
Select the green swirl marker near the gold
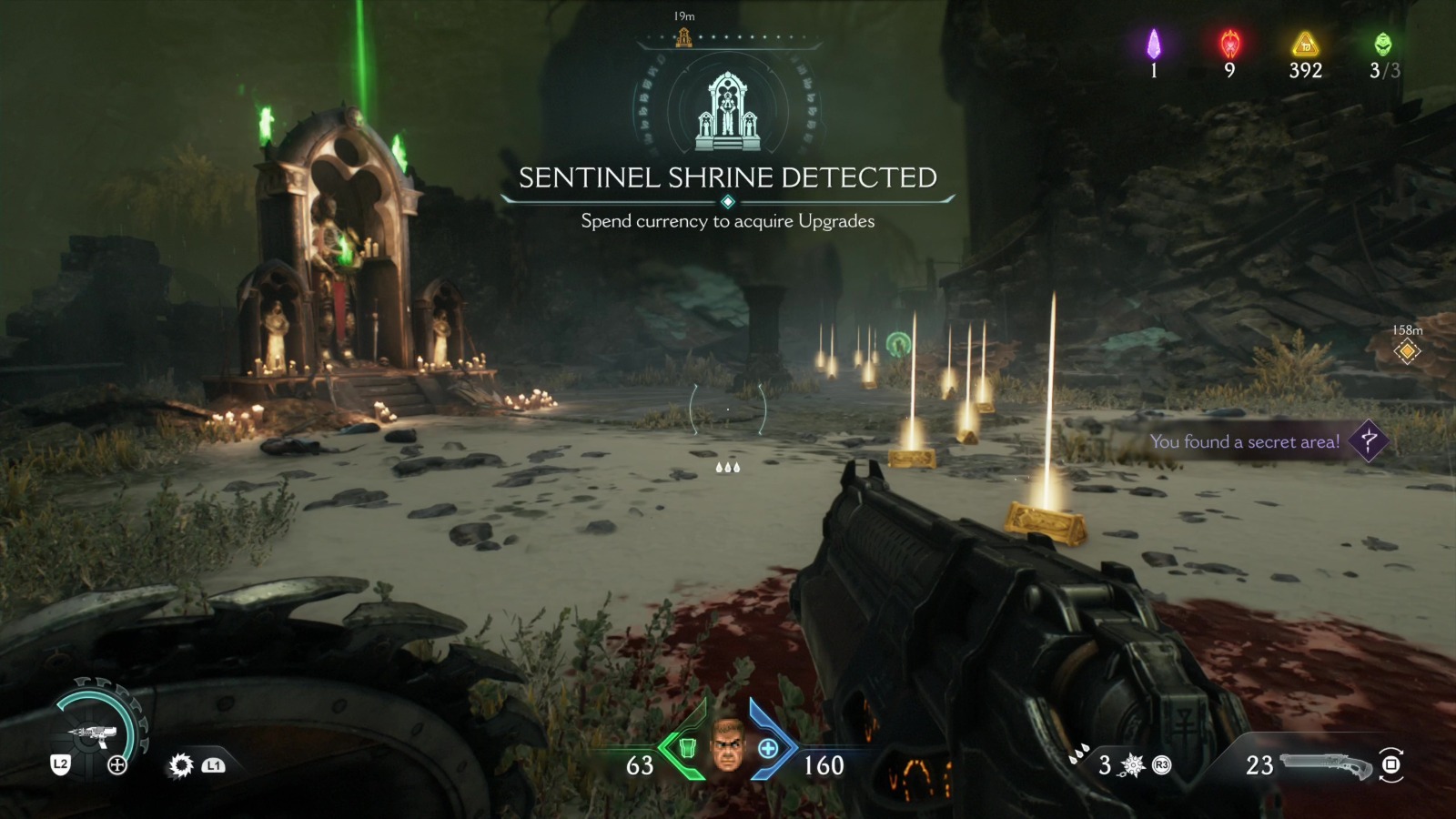pos(898,344)
